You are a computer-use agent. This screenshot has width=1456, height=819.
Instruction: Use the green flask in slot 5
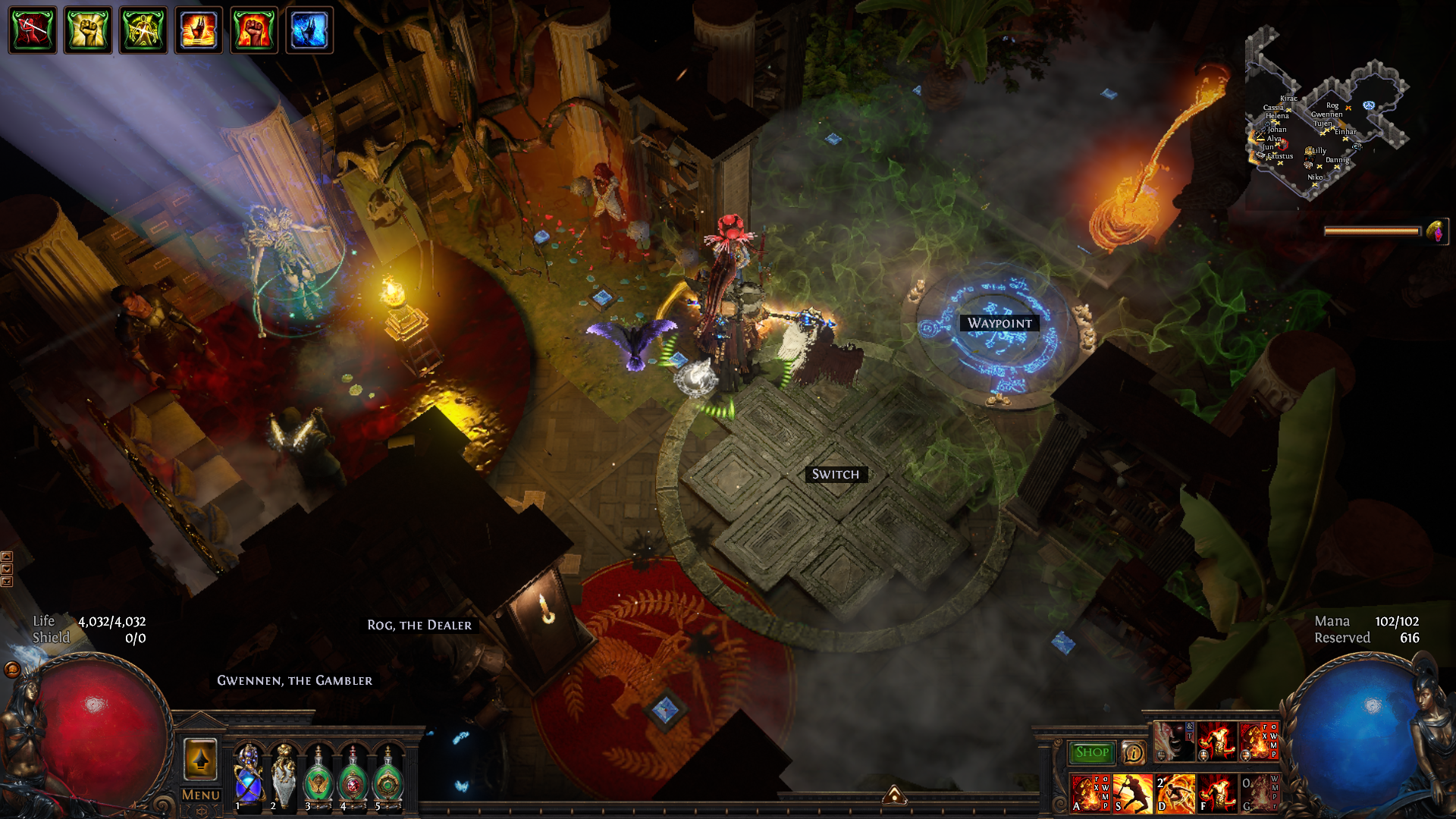388,777
